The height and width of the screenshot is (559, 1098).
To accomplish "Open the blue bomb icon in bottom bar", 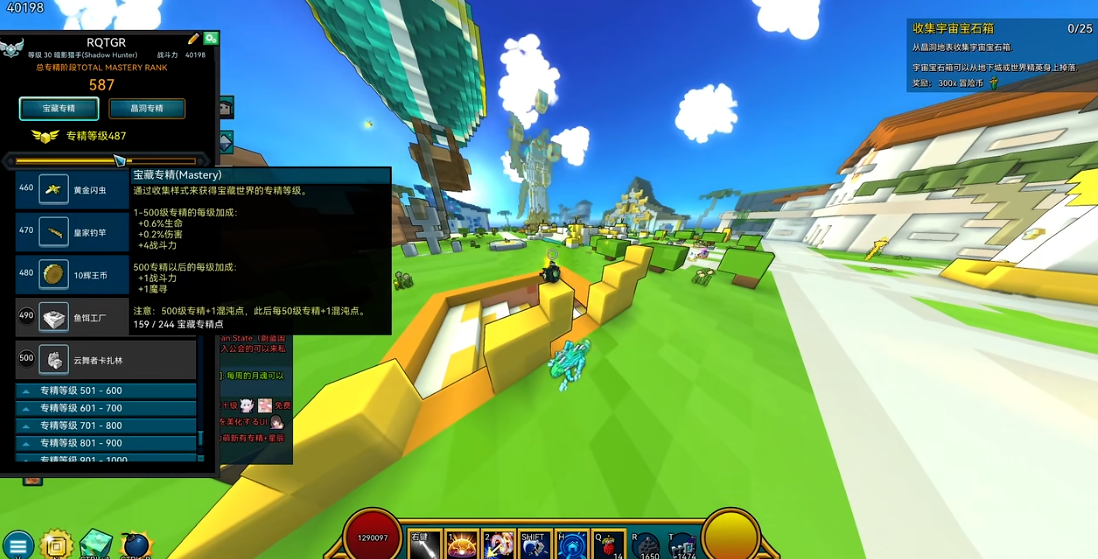I will [x=135, y=546].
